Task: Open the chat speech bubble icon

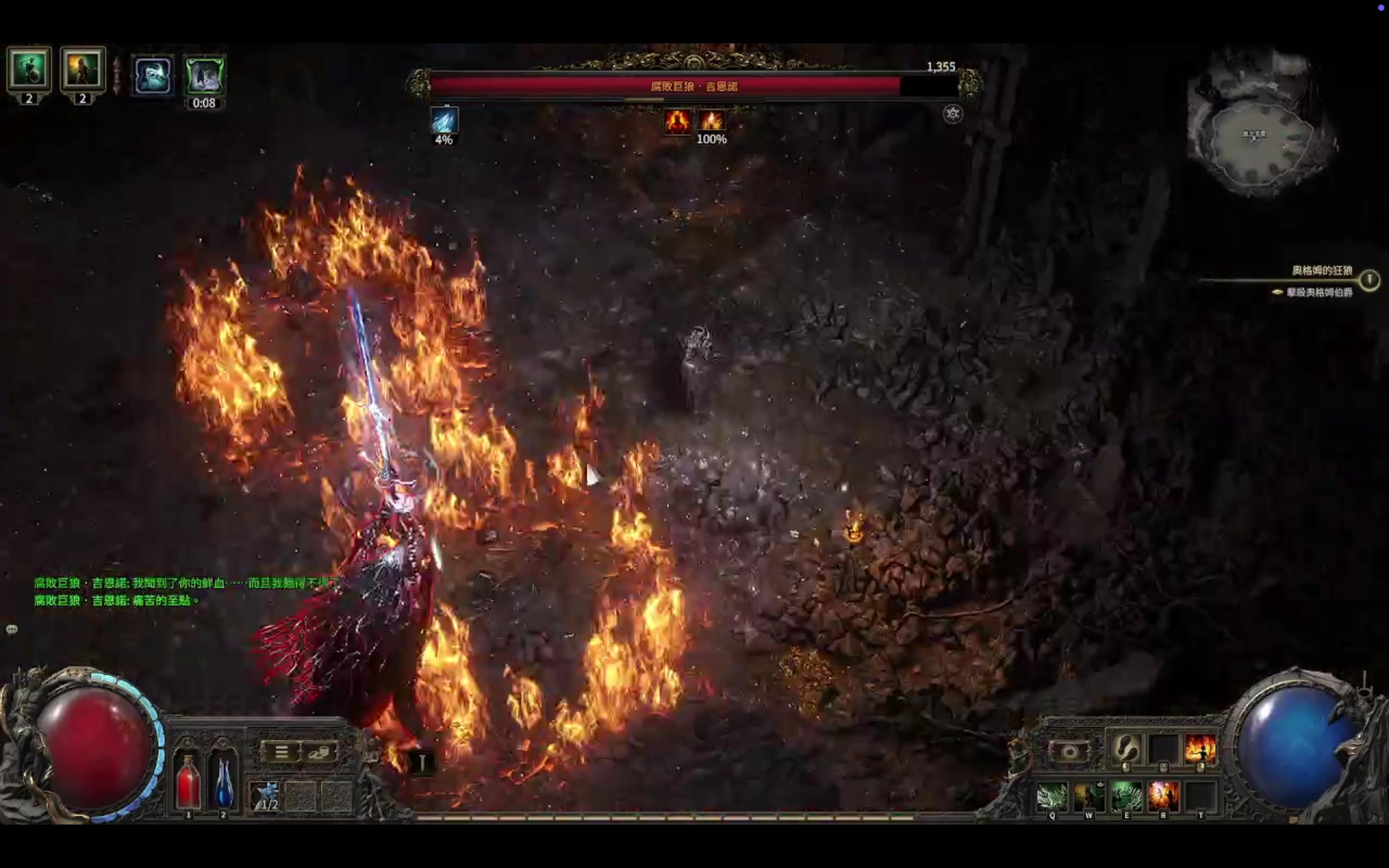Action: [12, 629]
